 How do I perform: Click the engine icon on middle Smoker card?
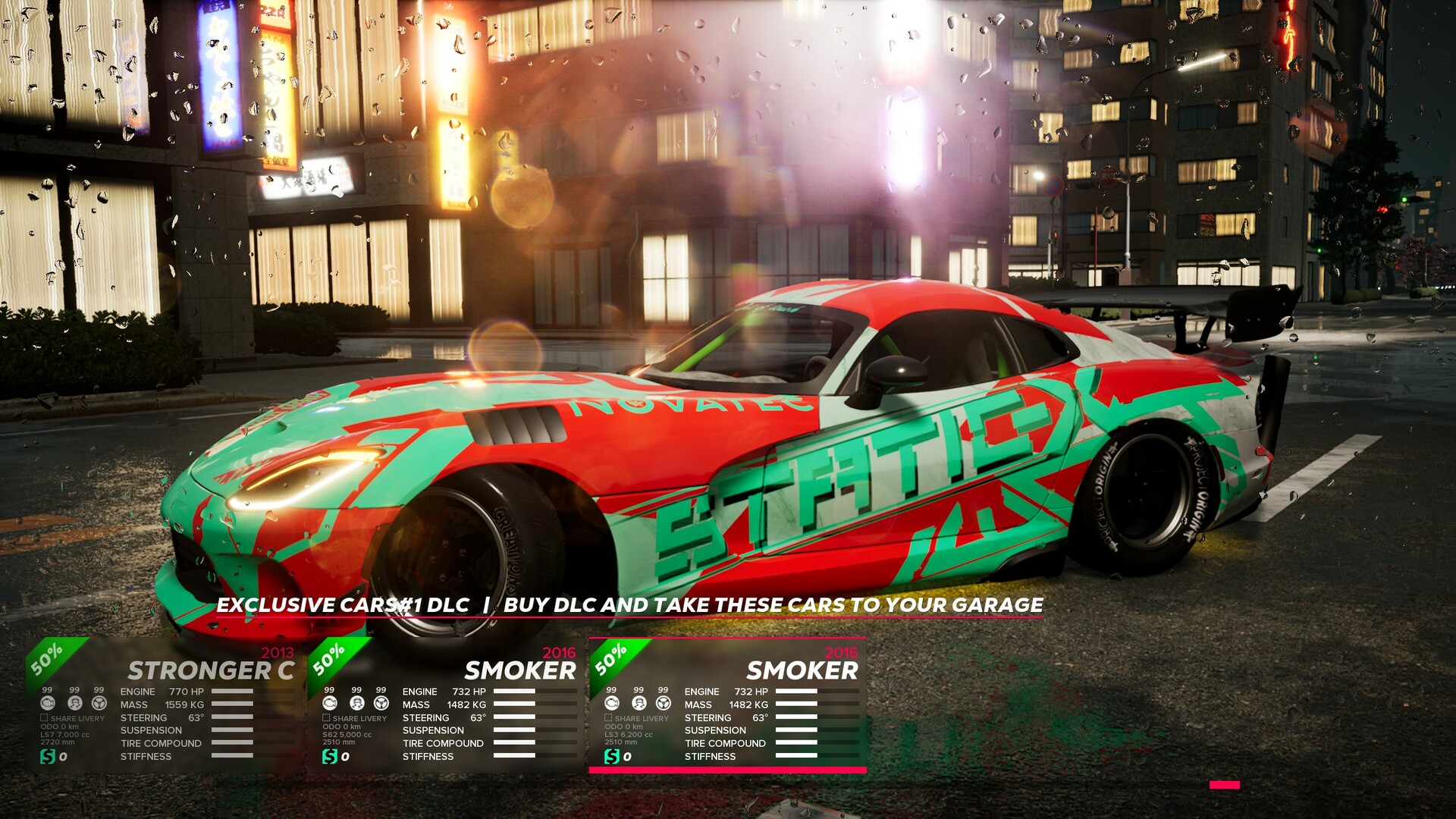(330, 702)
